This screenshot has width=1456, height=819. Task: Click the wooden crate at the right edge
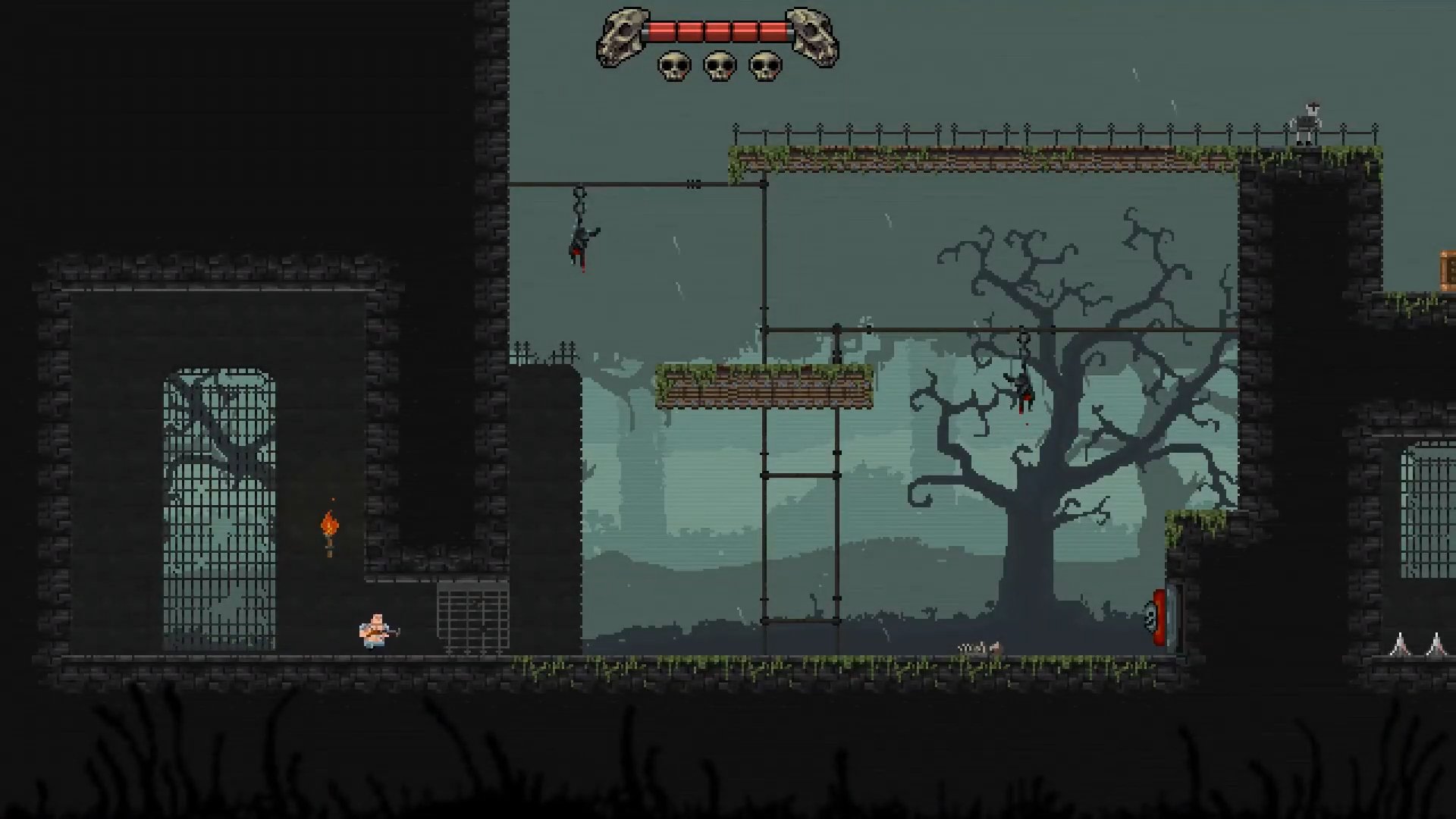[1445, 269]
